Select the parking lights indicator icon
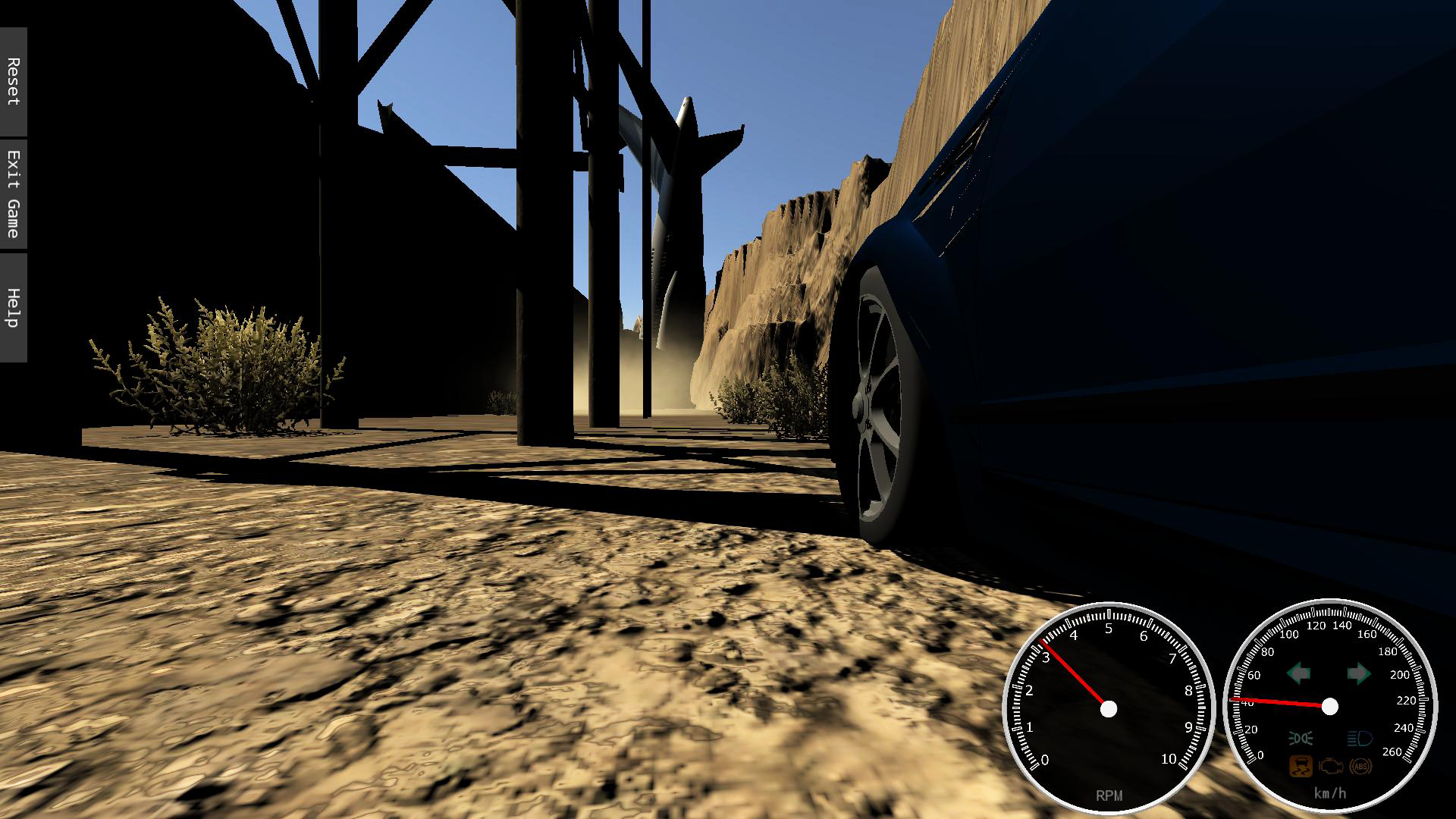 pyautogui.click(x=1301, y=737)
